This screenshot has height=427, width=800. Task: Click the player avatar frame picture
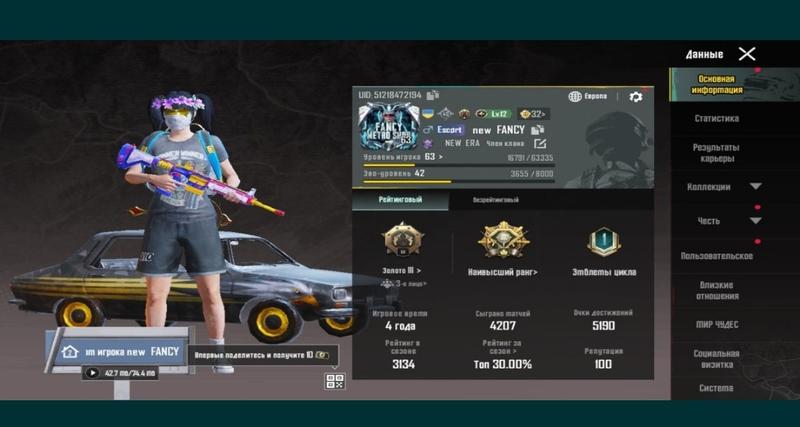[388, 129]
